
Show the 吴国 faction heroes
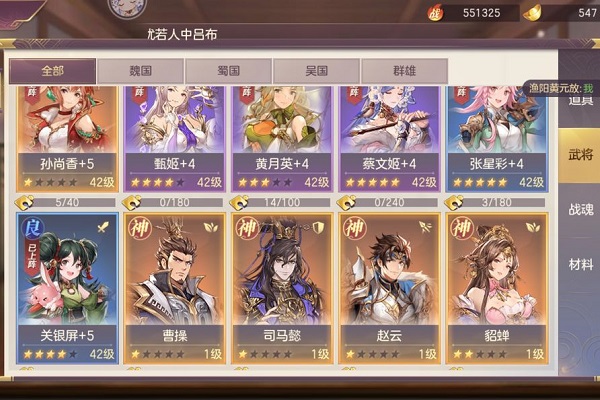tap(316, 72)
